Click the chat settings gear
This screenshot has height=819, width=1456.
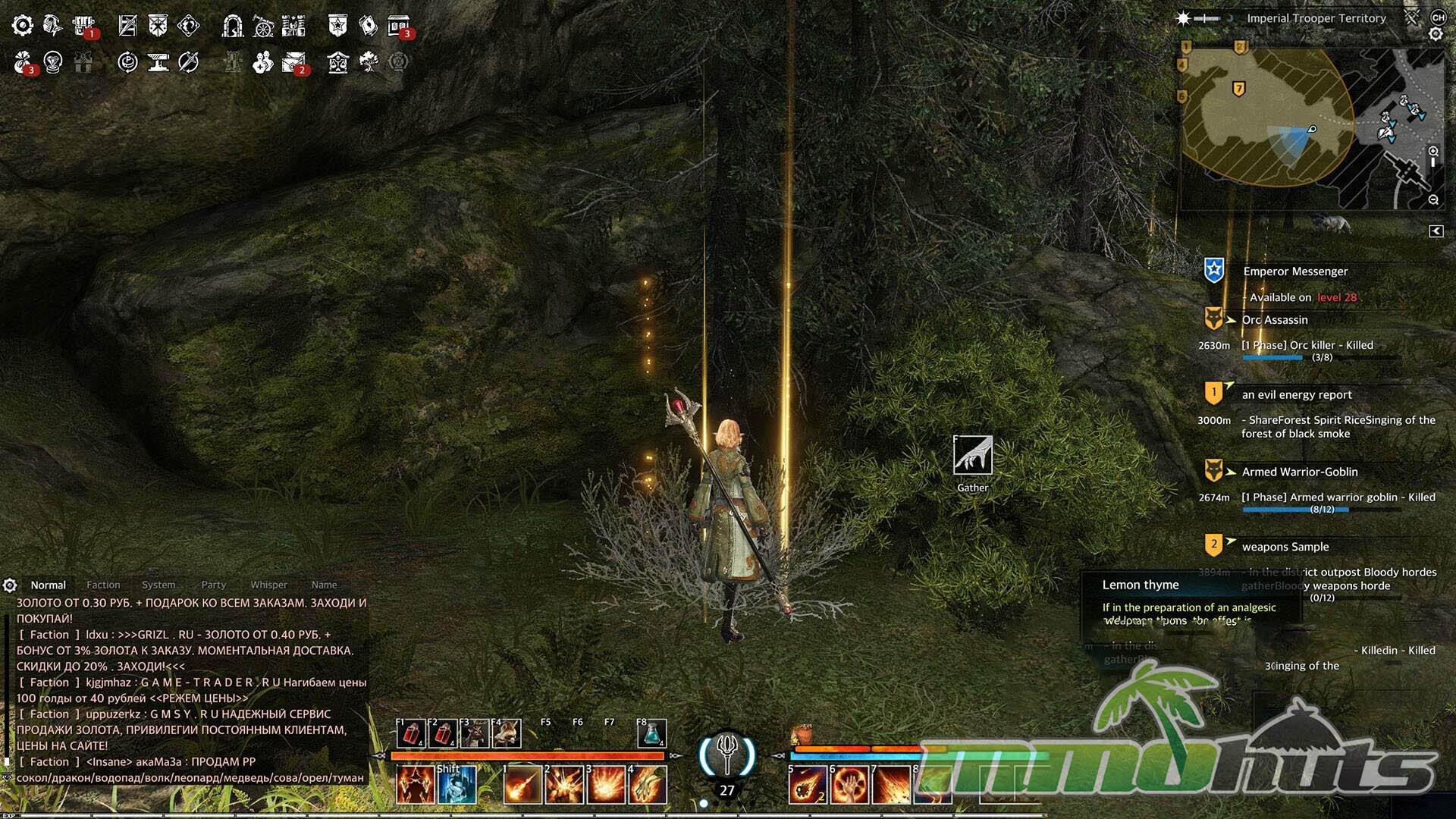tap(10, 585)
